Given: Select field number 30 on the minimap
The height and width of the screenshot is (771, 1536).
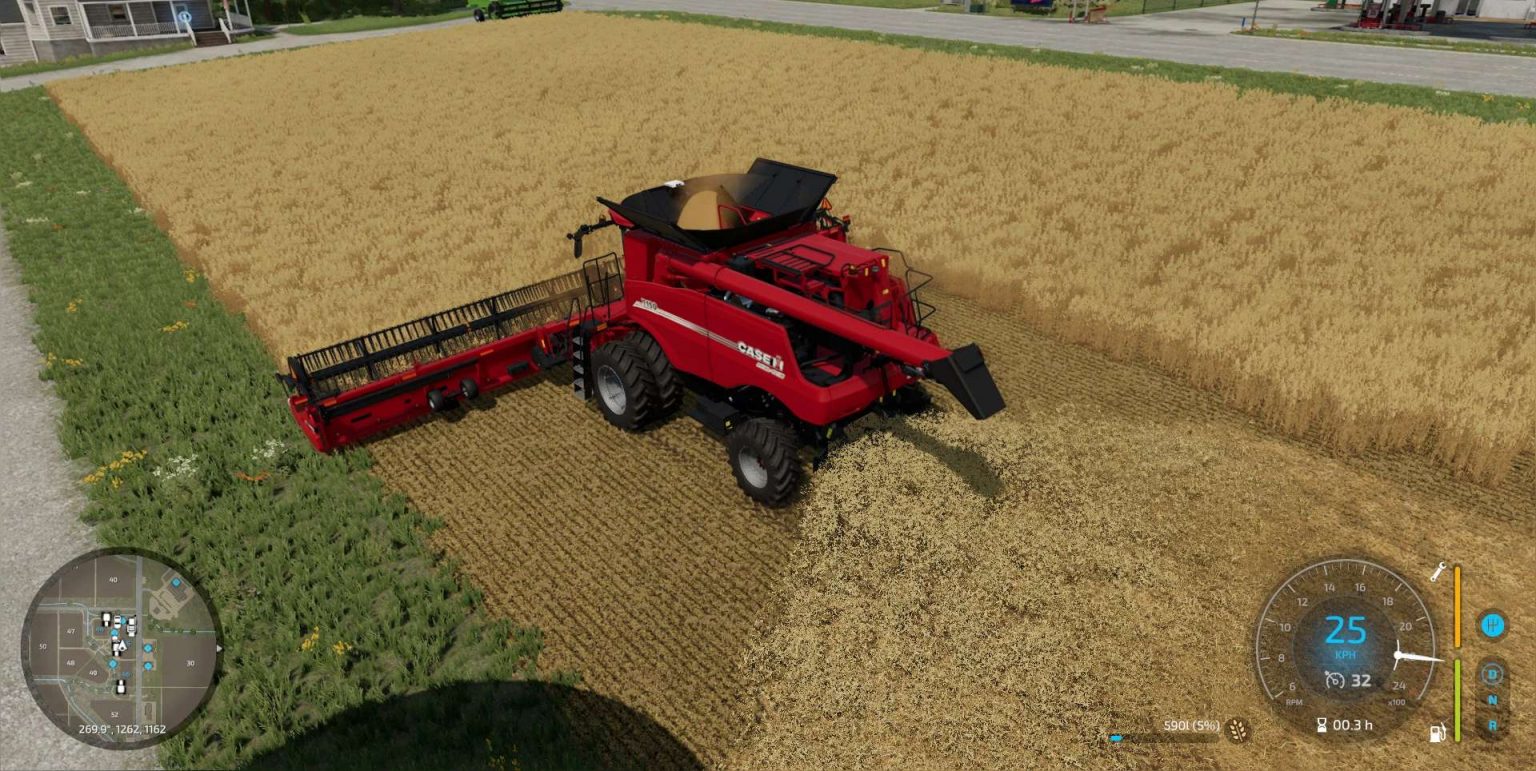Looking at the screenshot, I should pos(189,663).
